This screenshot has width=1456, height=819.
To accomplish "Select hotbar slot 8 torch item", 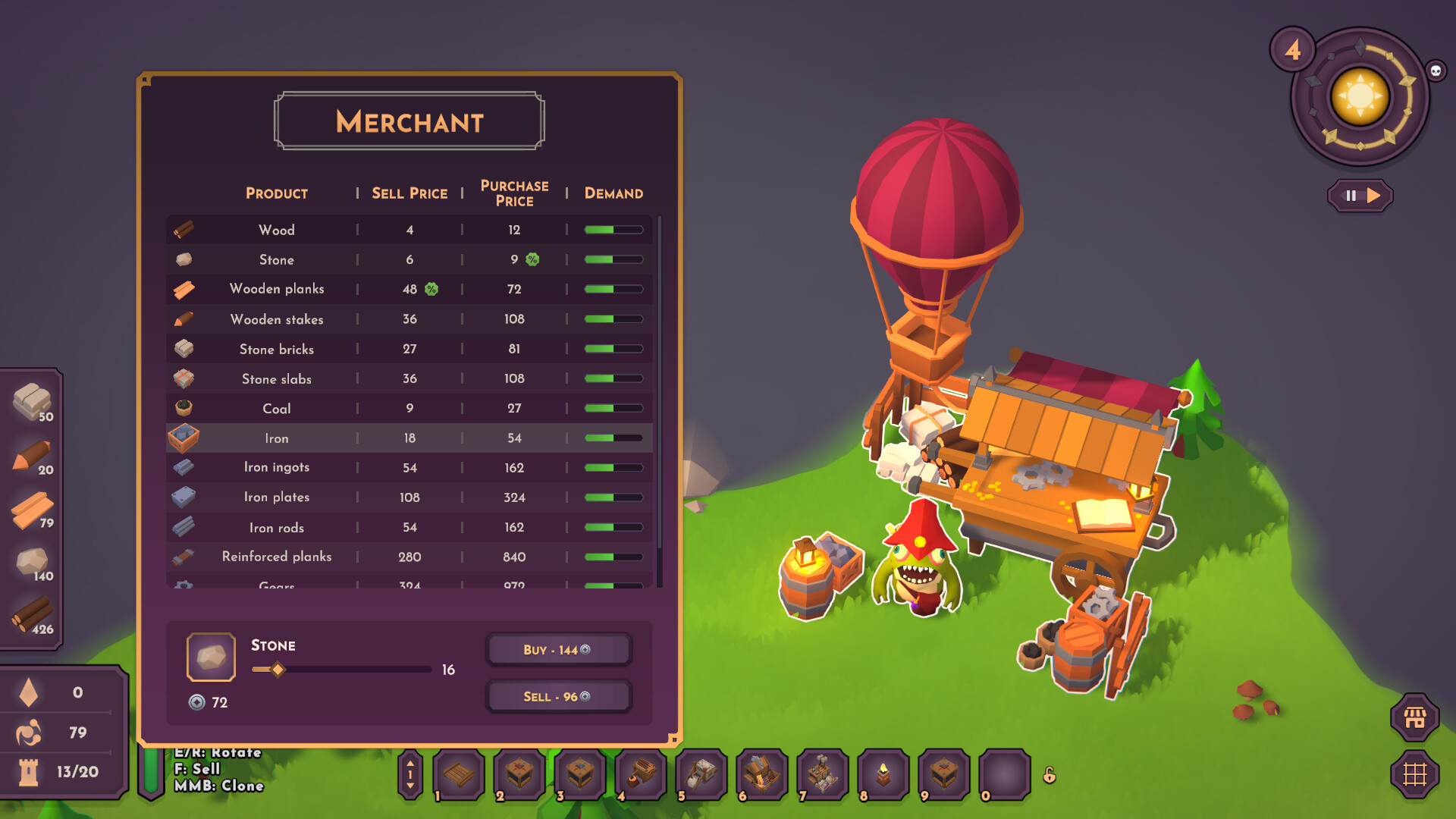I will pos(883,774).
